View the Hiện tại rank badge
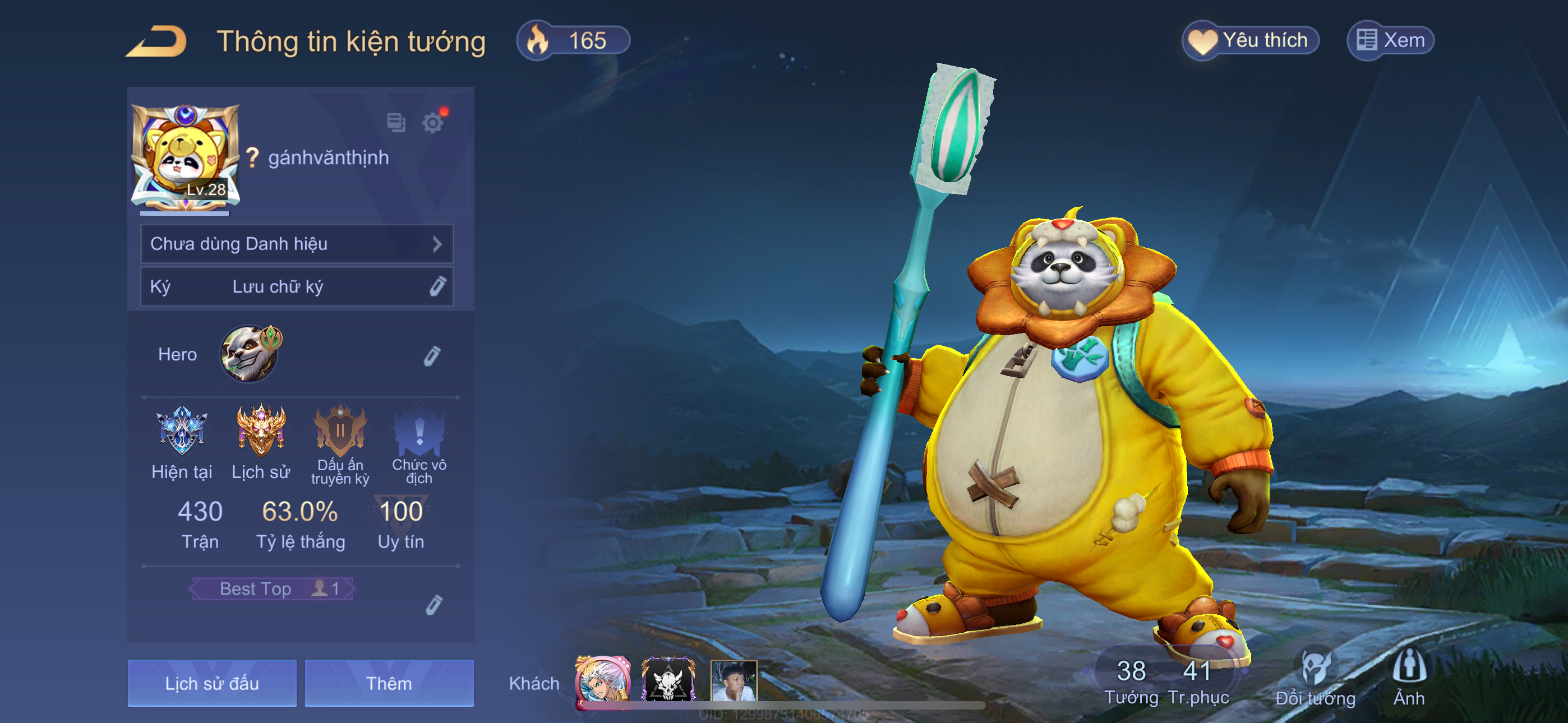 (x=181, y=432)
